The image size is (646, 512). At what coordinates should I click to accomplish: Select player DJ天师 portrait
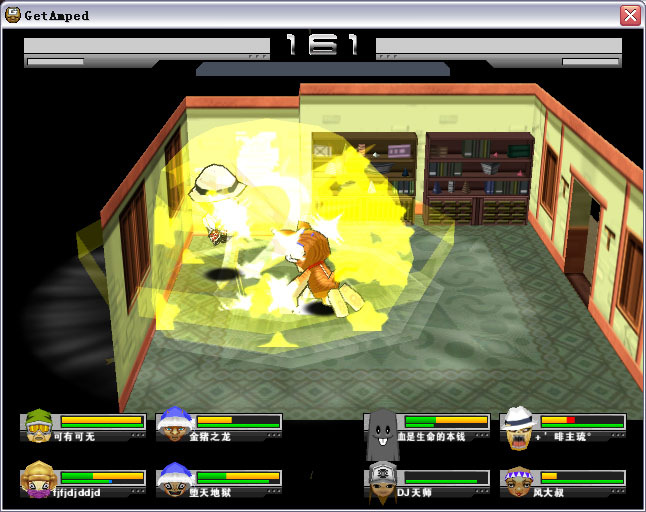point(383,479)
